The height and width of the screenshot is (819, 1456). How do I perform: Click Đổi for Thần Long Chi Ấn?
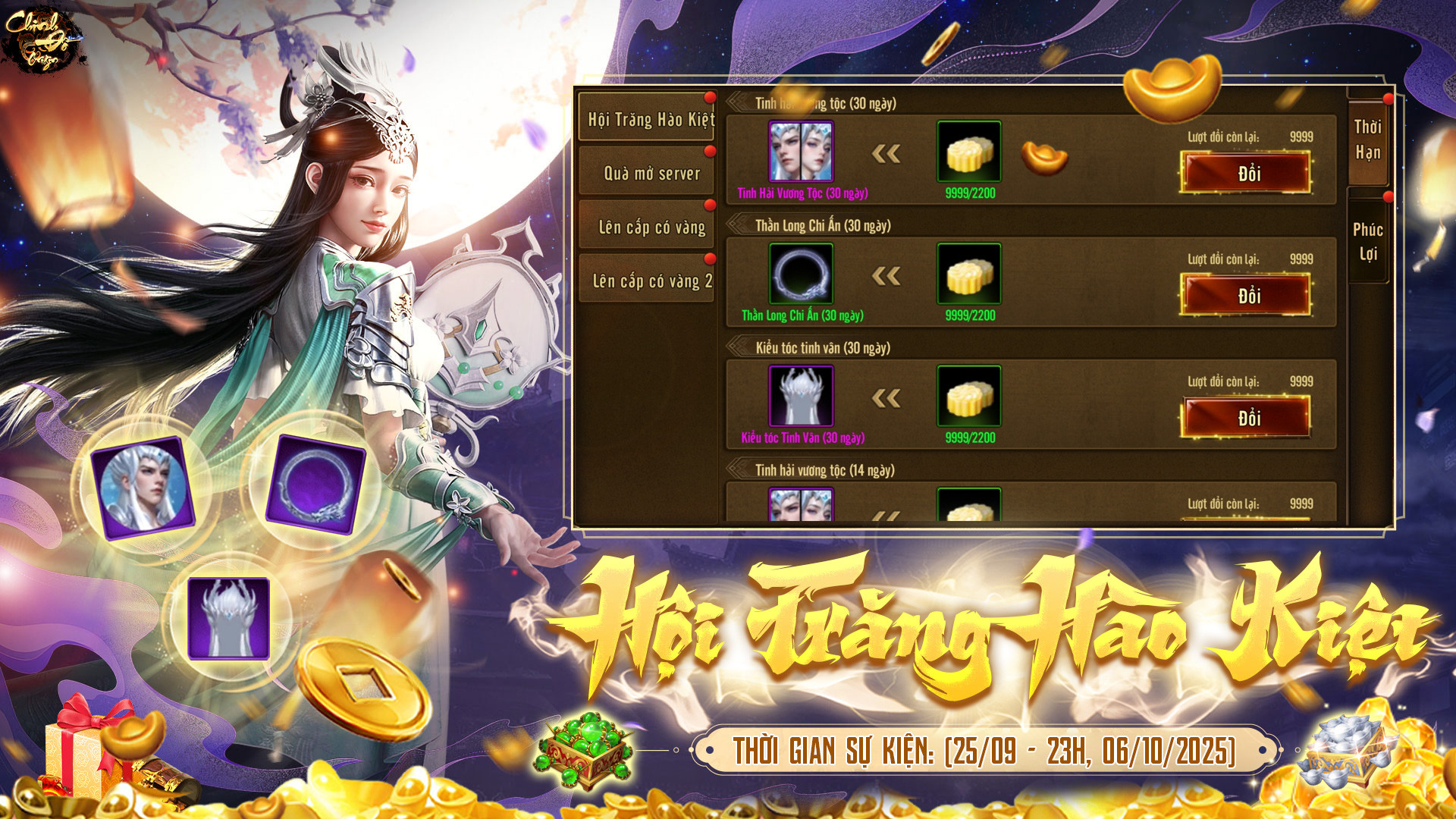(x=1246, y=295)
